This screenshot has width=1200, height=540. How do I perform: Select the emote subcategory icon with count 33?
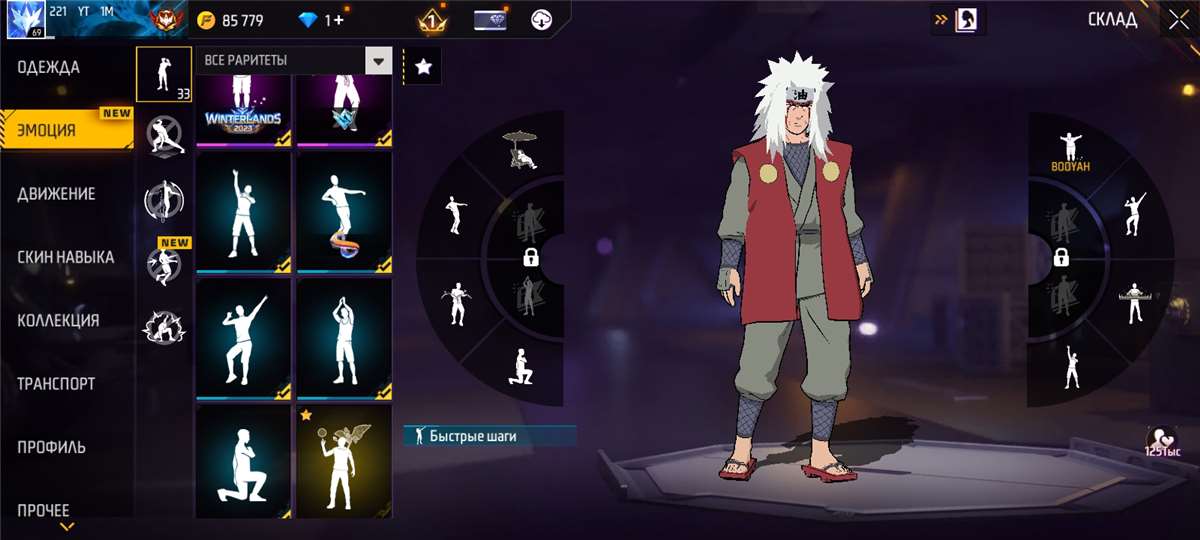pos(164,74)
